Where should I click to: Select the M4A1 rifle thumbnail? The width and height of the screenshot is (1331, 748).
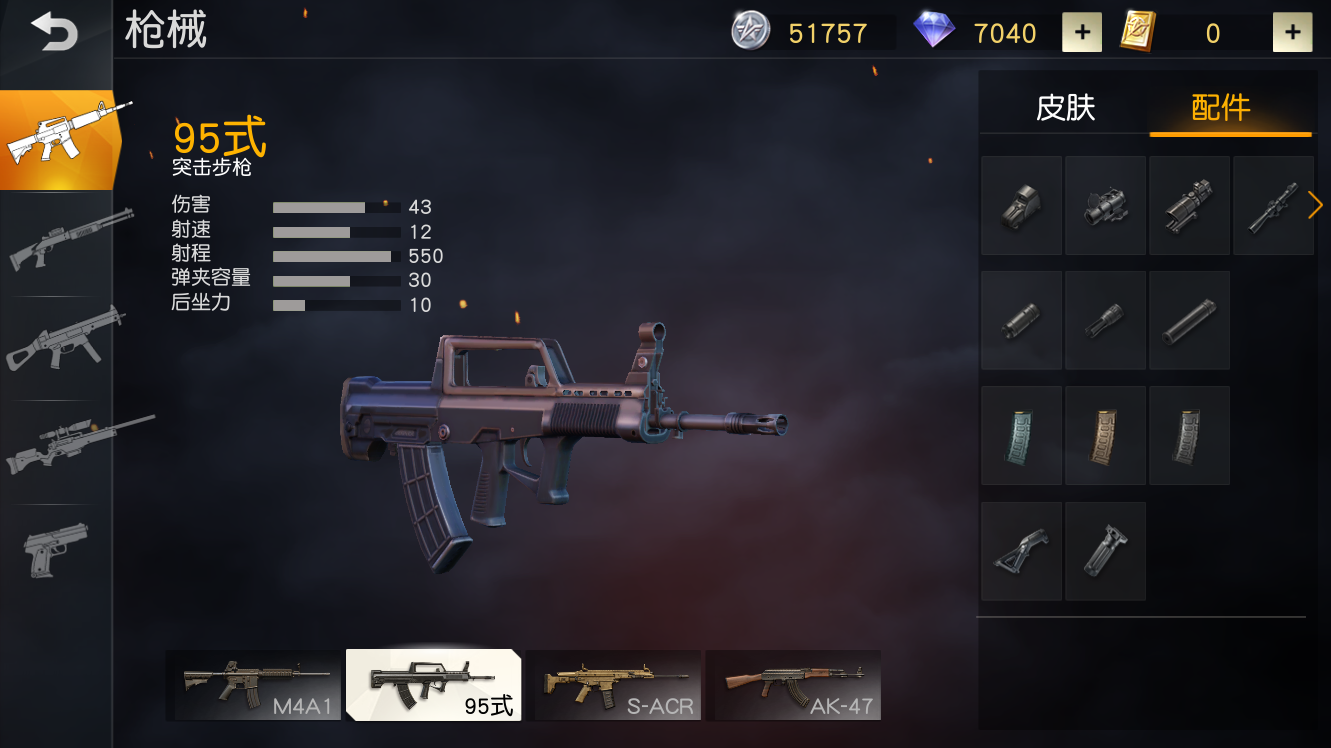pos(254,685)
